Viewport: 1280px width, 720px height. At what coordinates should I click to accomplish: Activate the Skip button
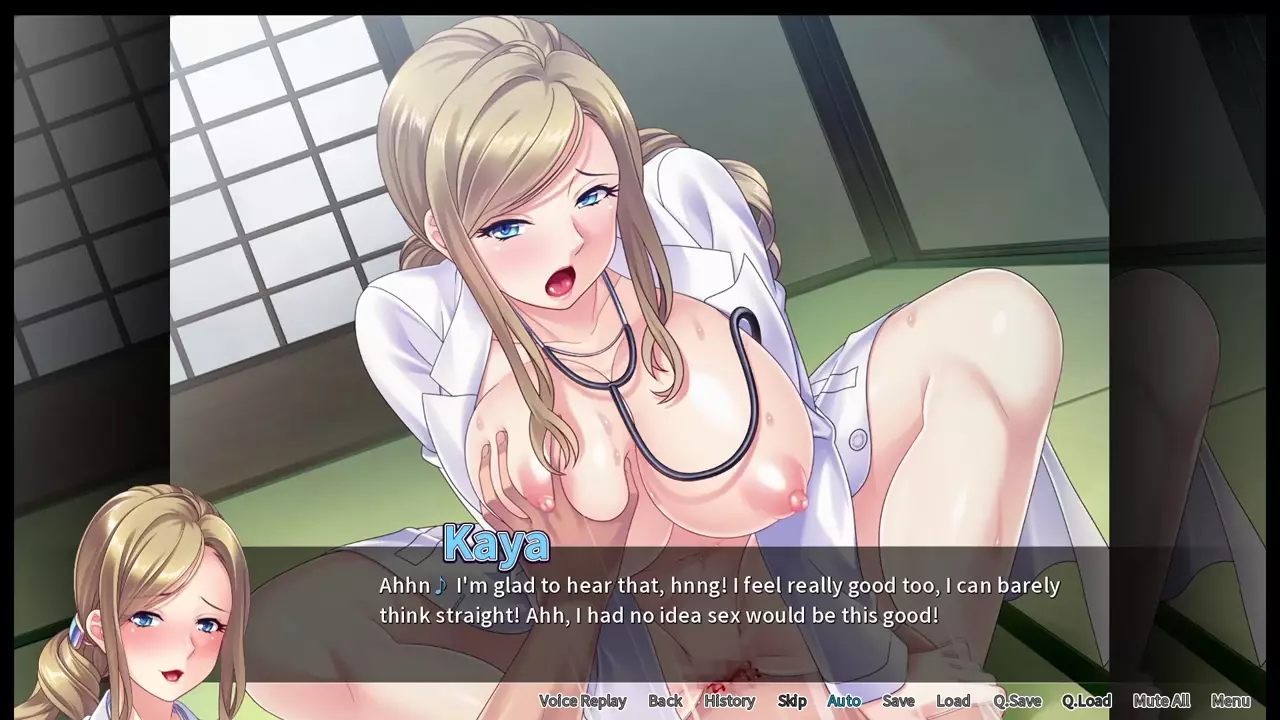pos(792,701)
